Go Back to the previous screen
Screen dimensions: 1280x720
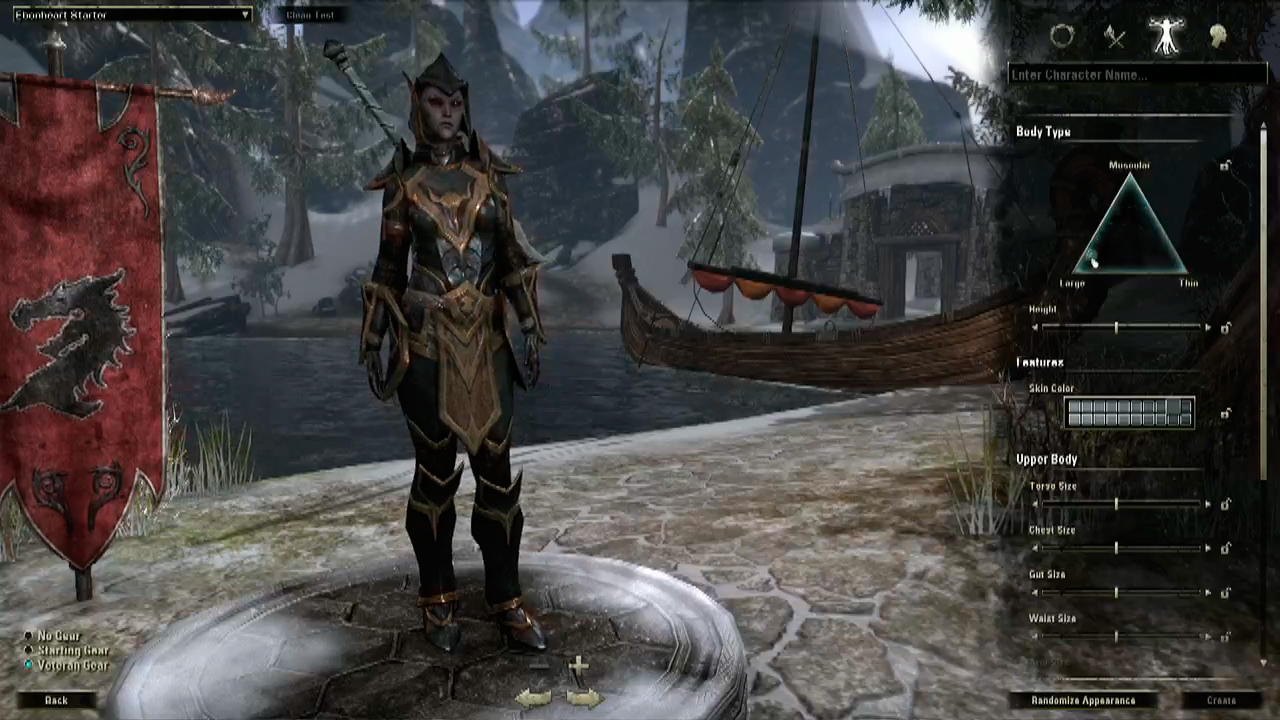tap(56, 700)
